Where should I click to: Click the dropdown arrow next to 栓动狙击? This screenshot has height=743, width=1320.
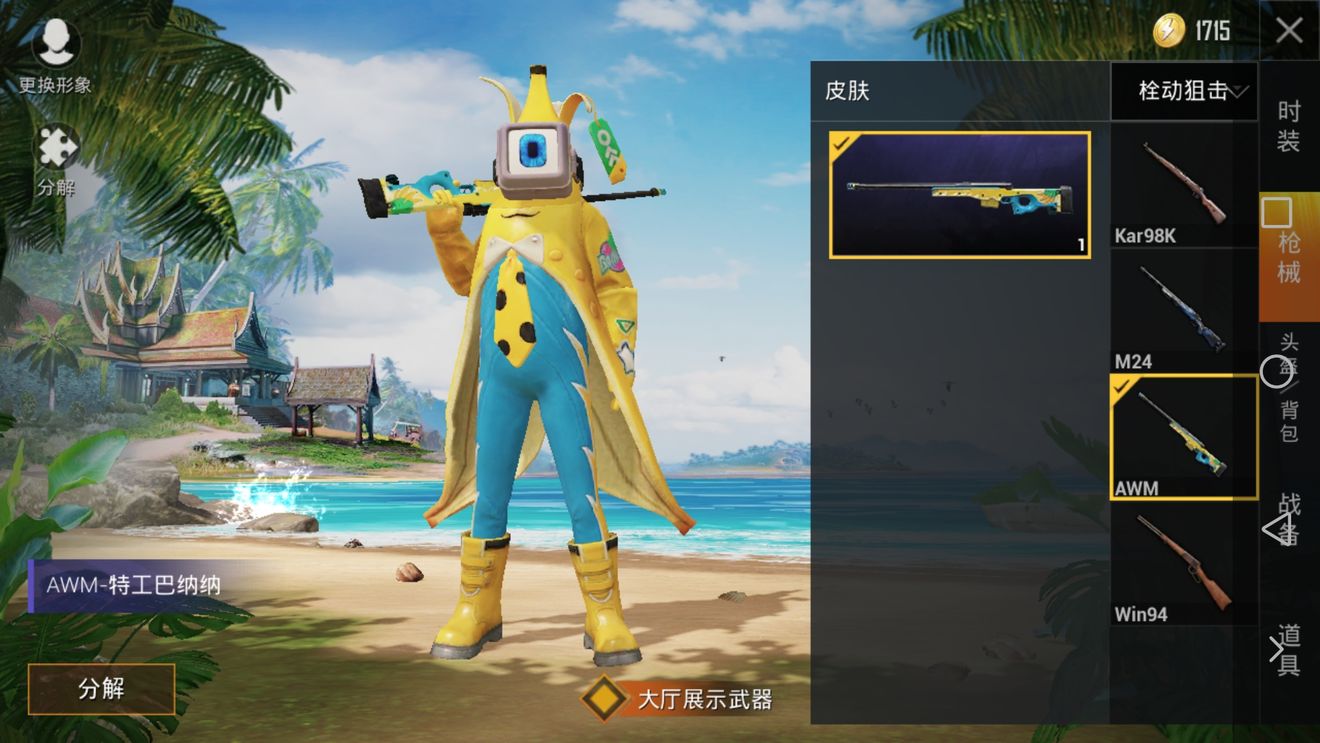click(1239, 92)
